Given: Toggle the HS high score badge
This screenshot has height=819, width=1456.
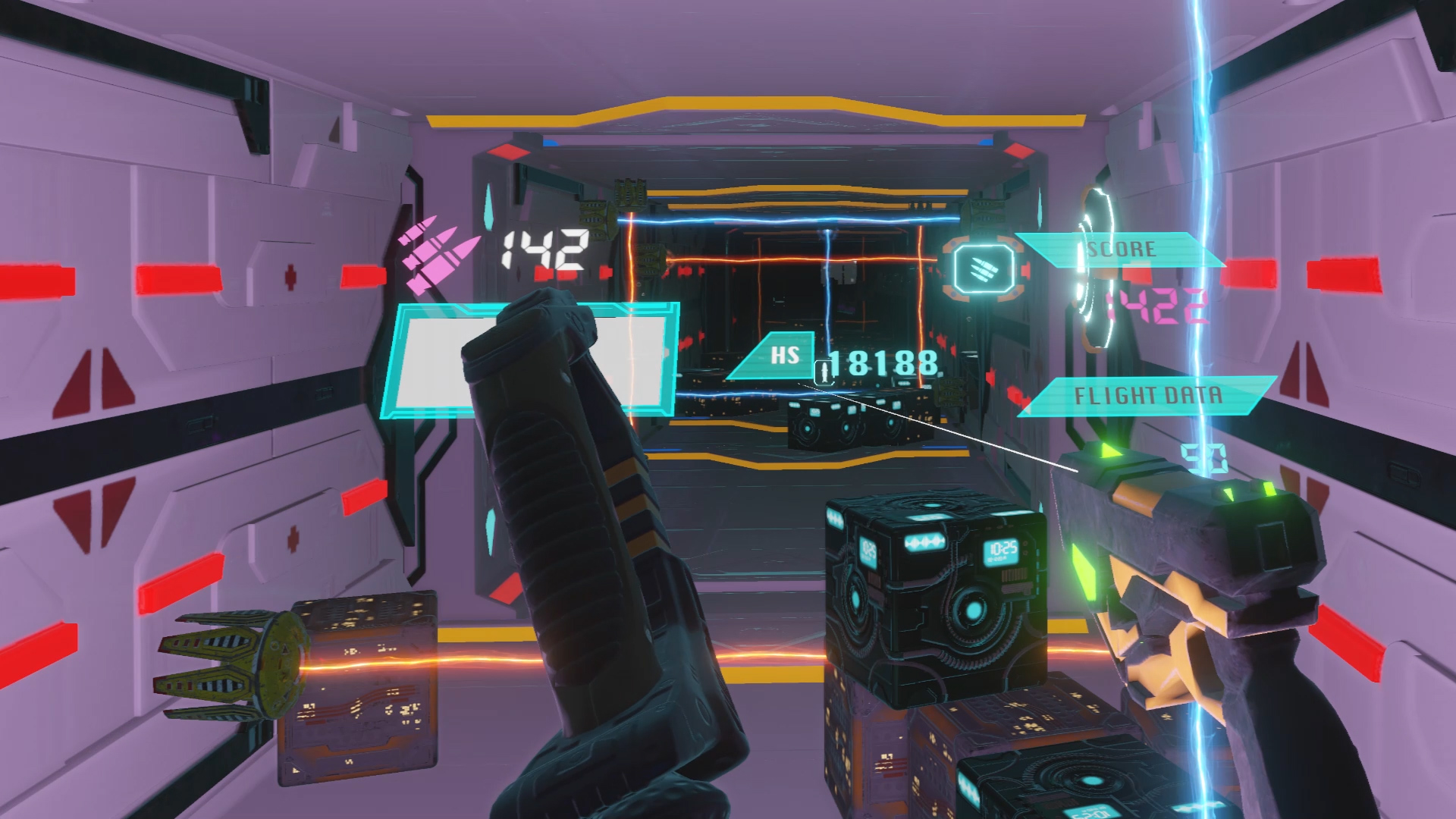Looking at the screenshot, I should [x=786, y=354].
